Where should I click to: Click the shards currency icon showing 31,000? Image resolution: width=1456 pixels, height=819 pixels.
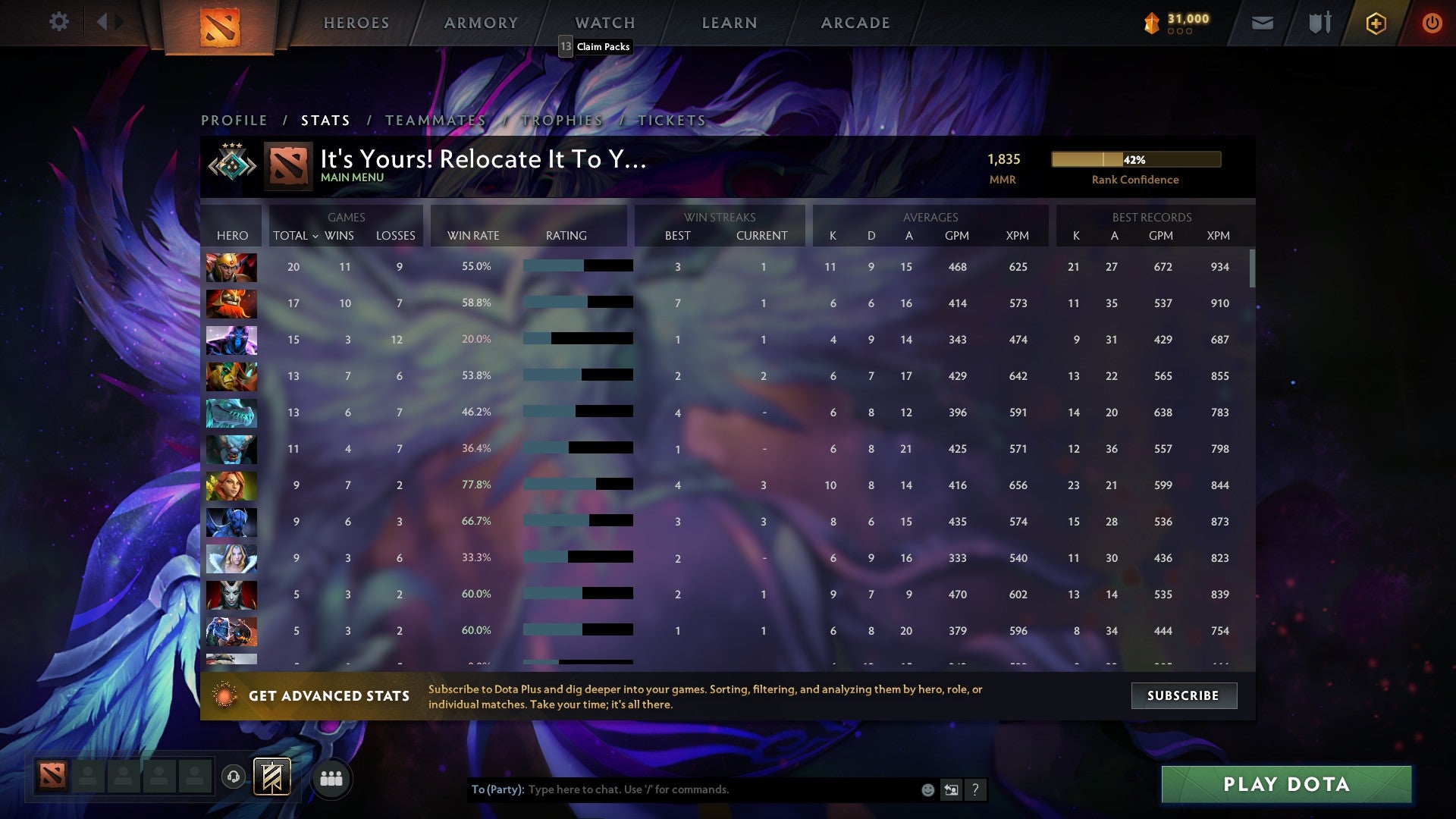pyautogui.click(x=1152, y=23)
